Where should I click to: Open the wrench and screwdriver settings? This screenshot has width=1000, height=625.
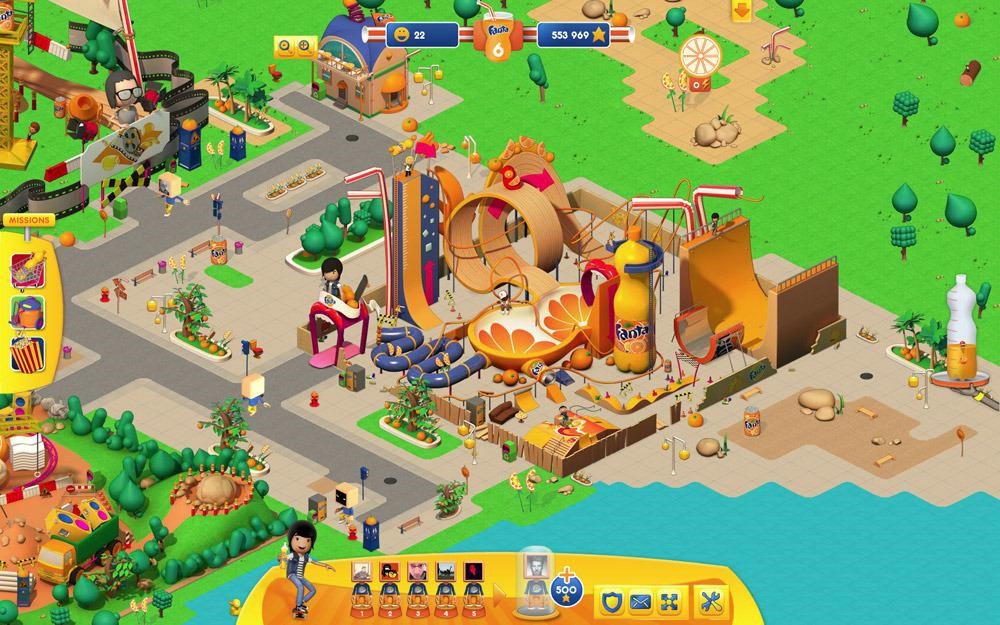711,602
